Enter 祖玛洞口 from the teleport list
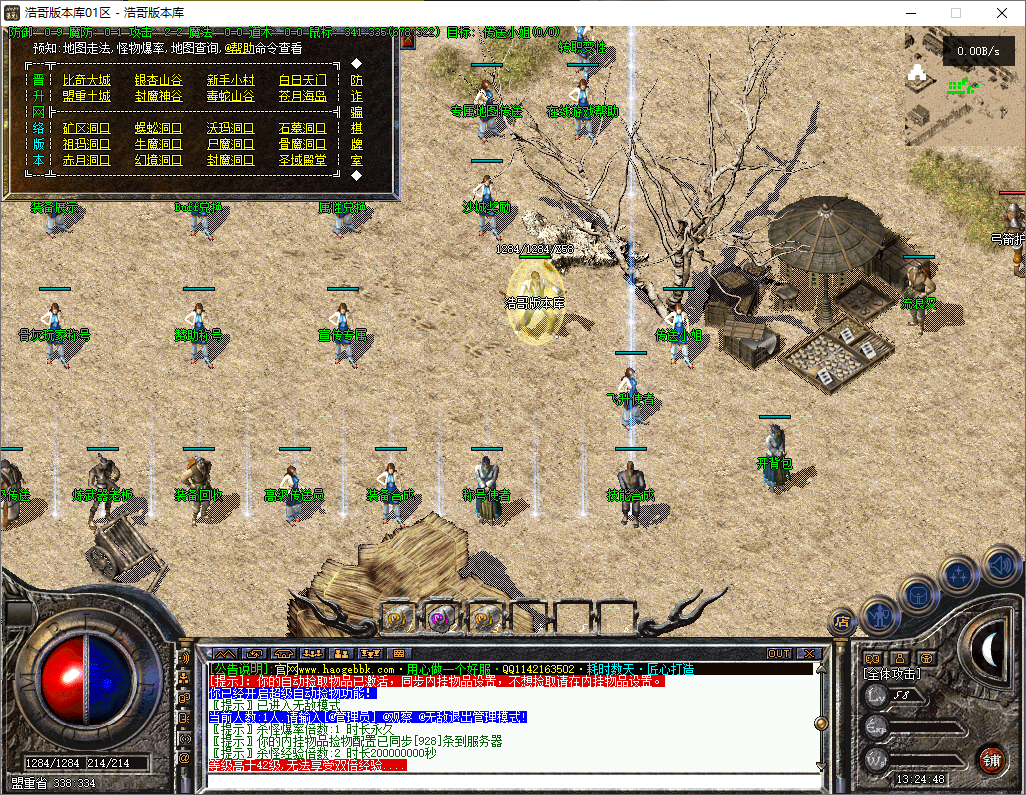The width and height of the screenshot is (1026, 795). (x=86, y=144)
